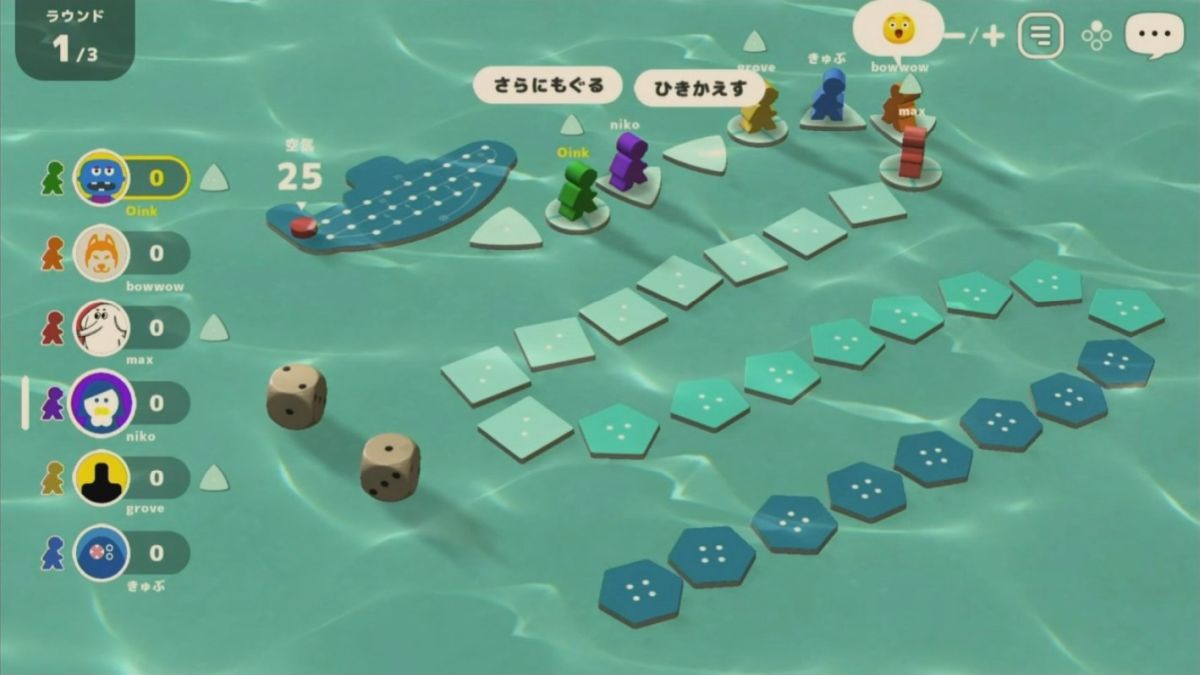
Task: Select niko's penguin avatar
Action: tap(101, 402)
